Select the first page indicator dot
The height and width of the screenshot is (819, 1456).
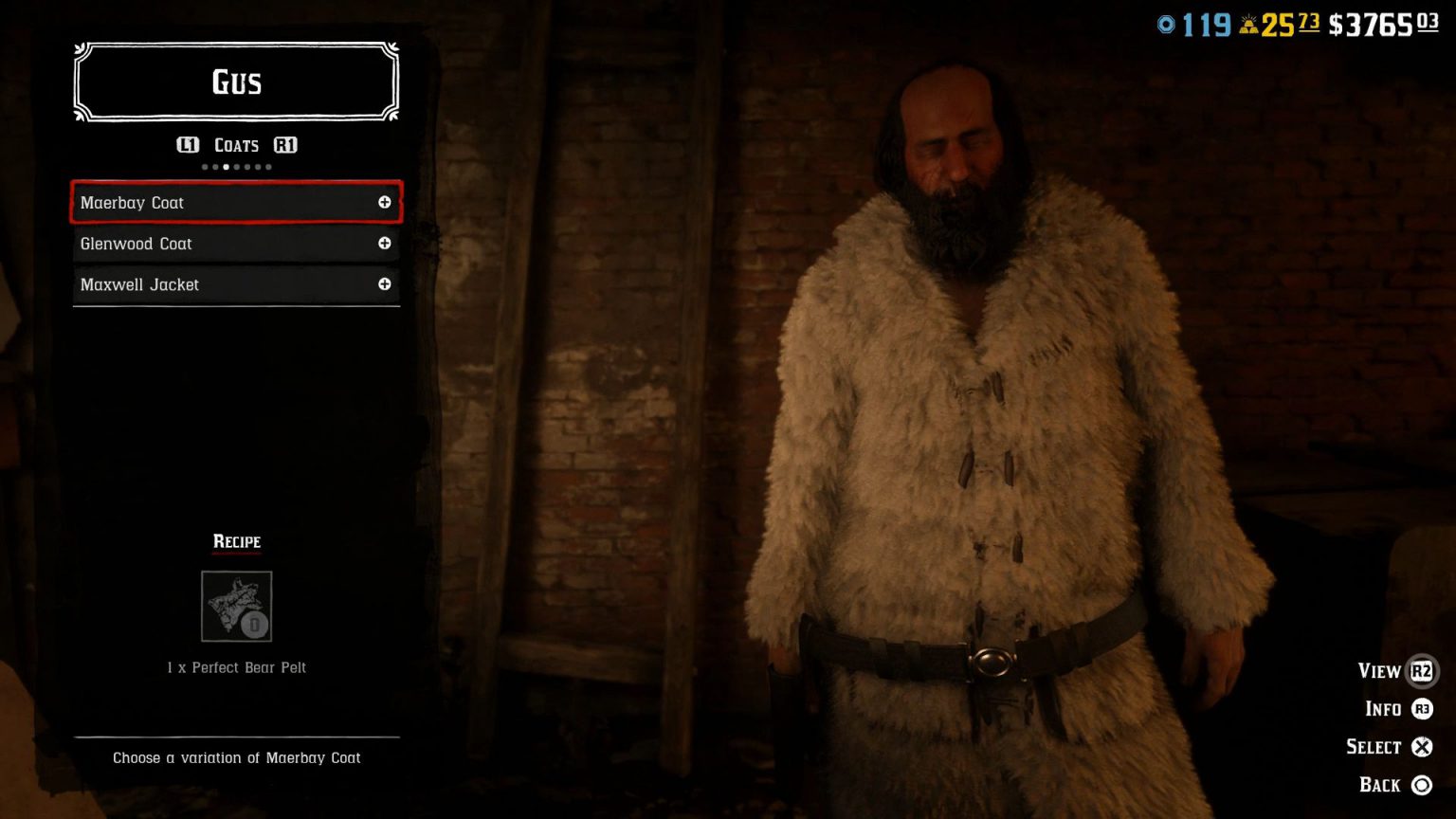tap(203, 166)
